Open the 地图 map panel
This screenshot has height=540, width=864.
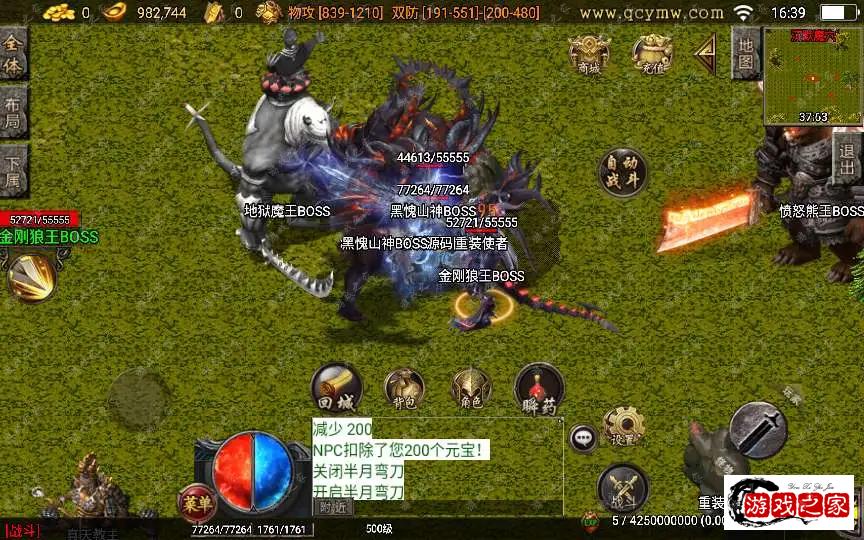(746, 54)
